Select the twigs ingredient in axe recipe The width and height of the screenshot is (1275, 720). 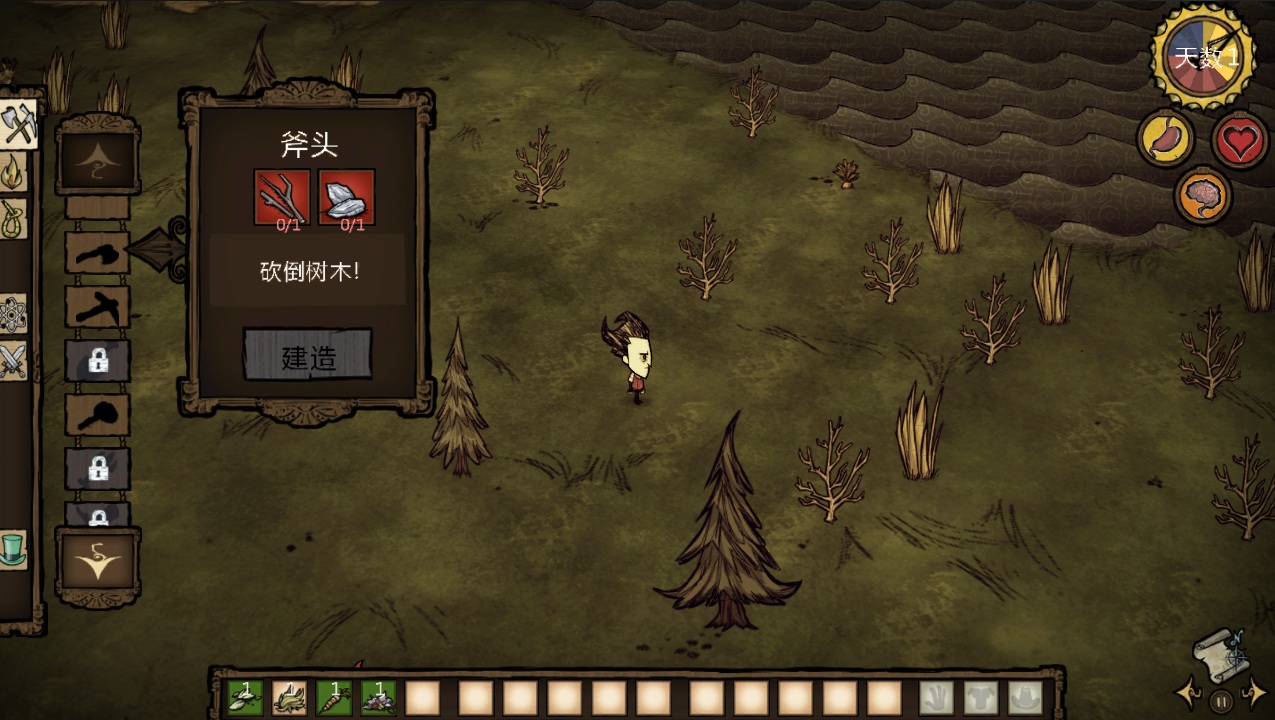pos(282,196)
